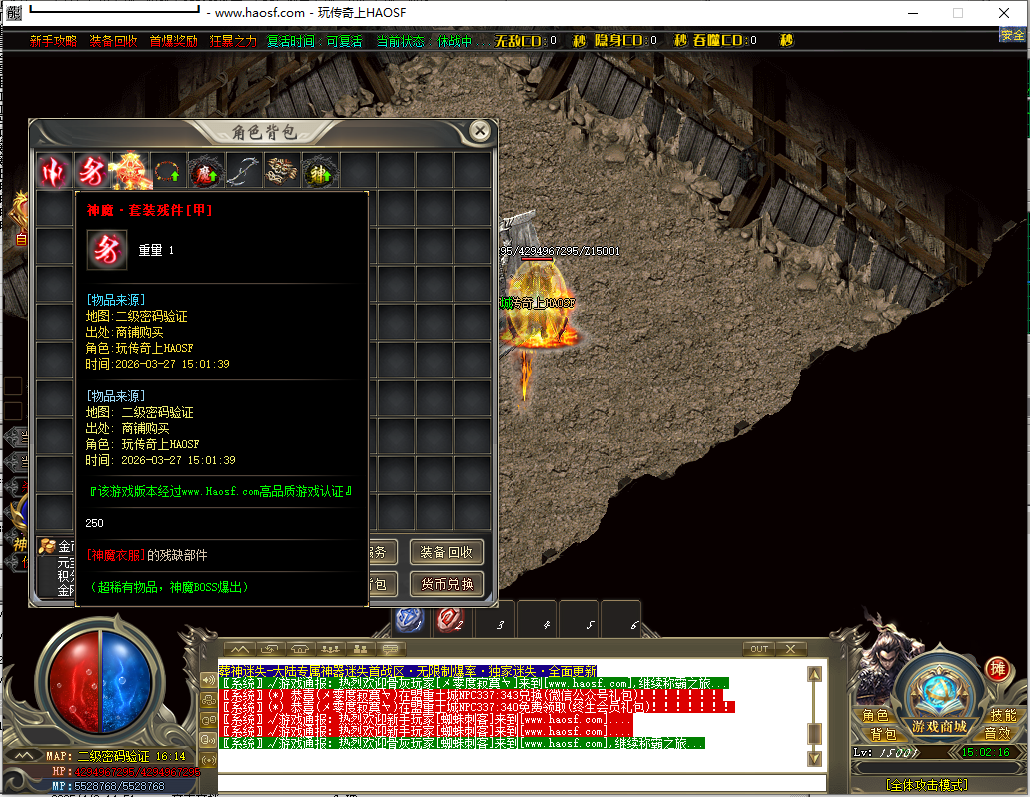Toggle 音效 sound effects
The width and height of the screenshot is (1030, 797).
pyautogui.click(x=997, y=734)
